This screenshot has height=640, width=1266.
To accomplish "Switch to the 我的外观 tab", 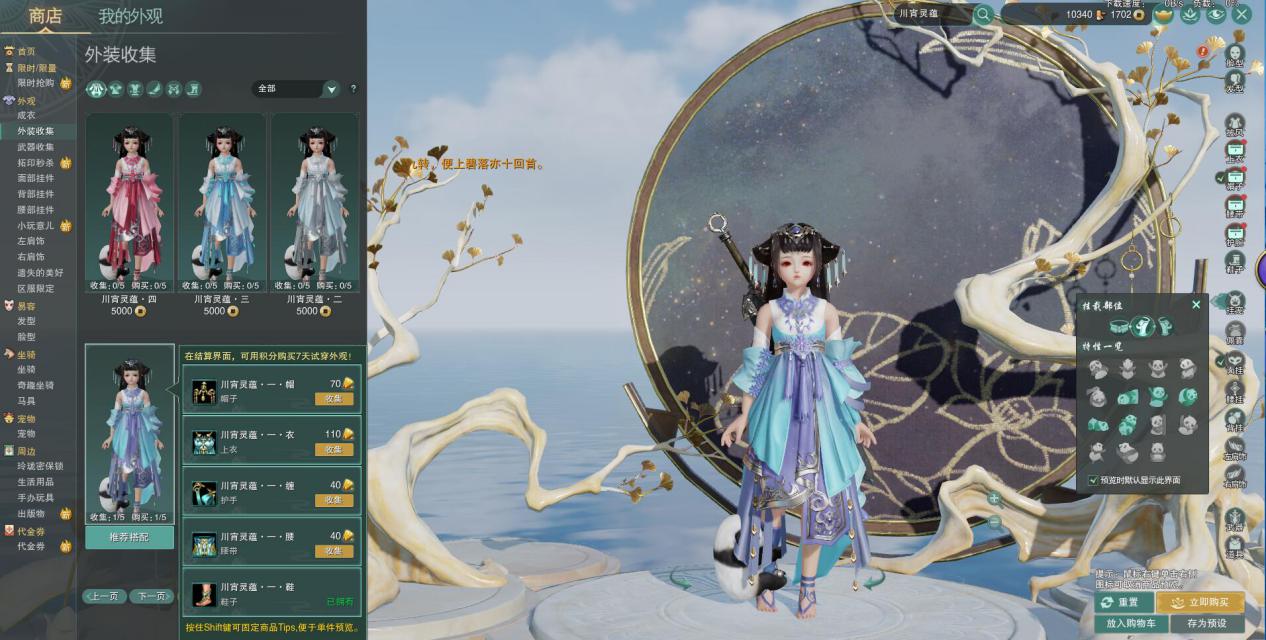I will 130,16.
